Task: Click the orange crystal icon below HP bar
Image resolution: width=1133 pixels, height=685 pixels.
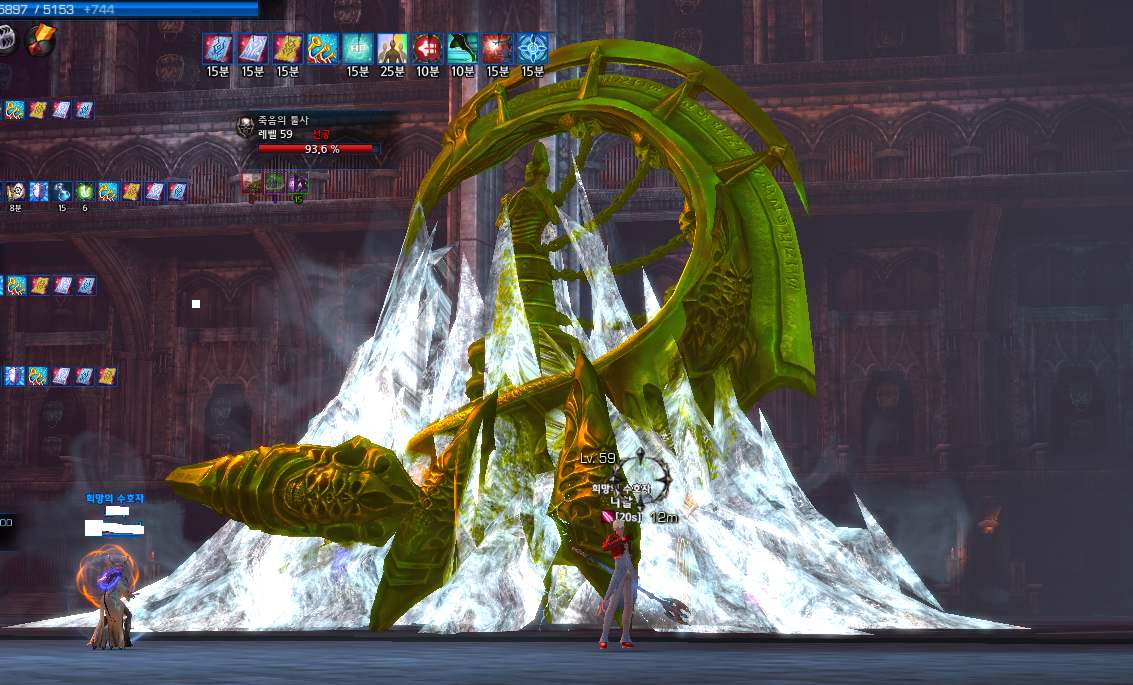Action: [x=40, y=40]
